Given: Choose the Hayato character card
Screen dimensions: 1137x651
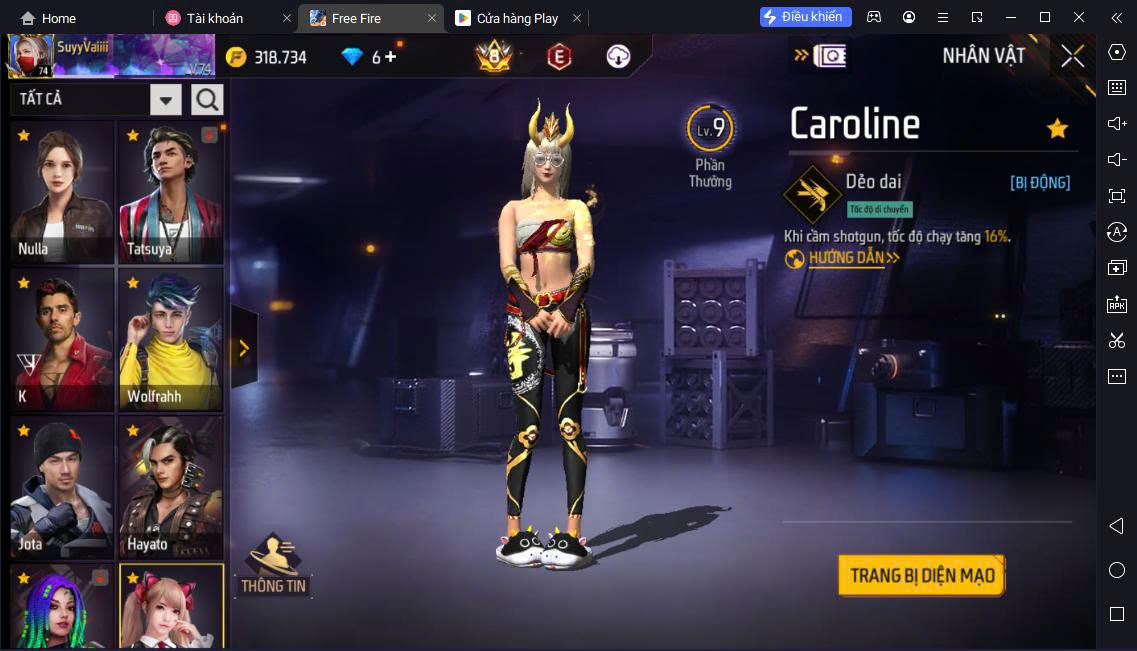Looking at the screenshot, I should pos(170,487).
